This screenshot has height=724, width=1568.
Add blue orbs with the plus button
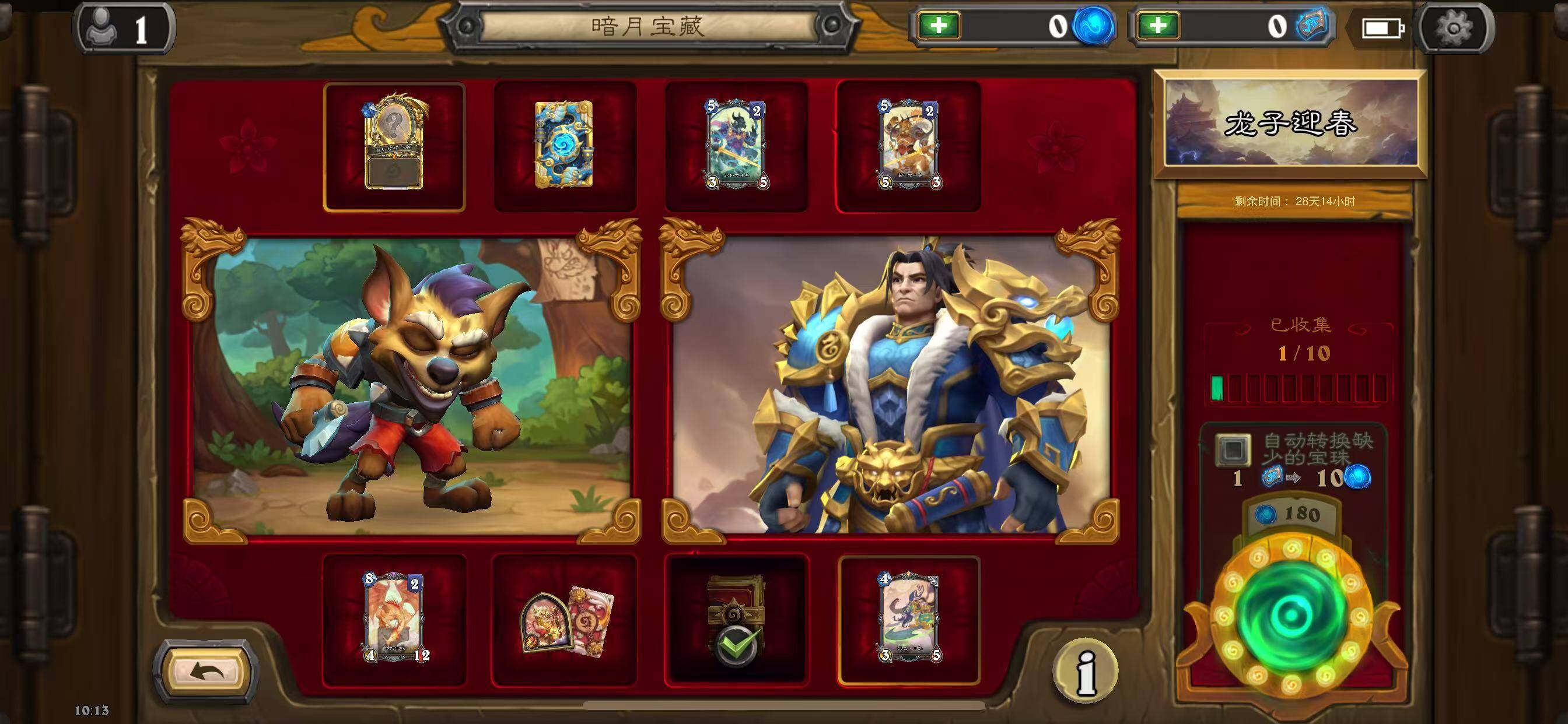(x=939, y=26)
